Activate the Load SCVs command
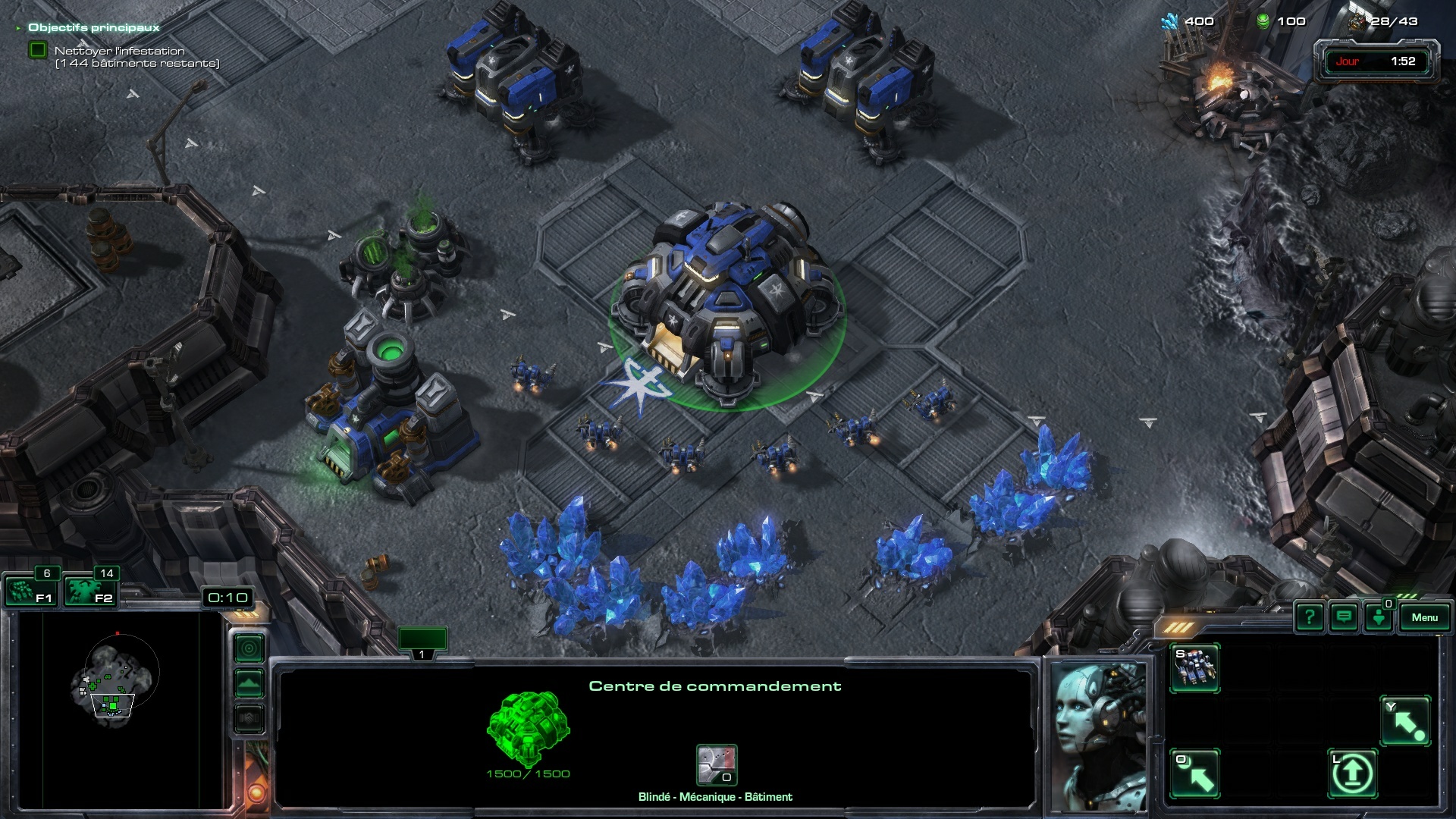This screenshot has width=1456, height=819. pyautogui.click(x=1195, y=773)
